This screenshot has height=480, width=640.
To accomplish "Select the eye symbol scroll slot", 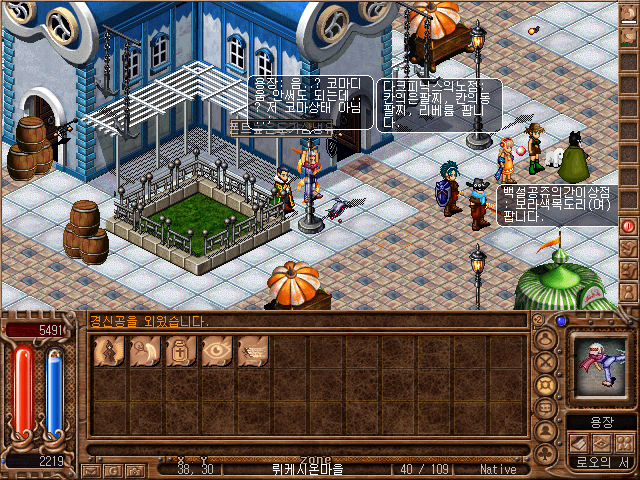I will point(215,352).
